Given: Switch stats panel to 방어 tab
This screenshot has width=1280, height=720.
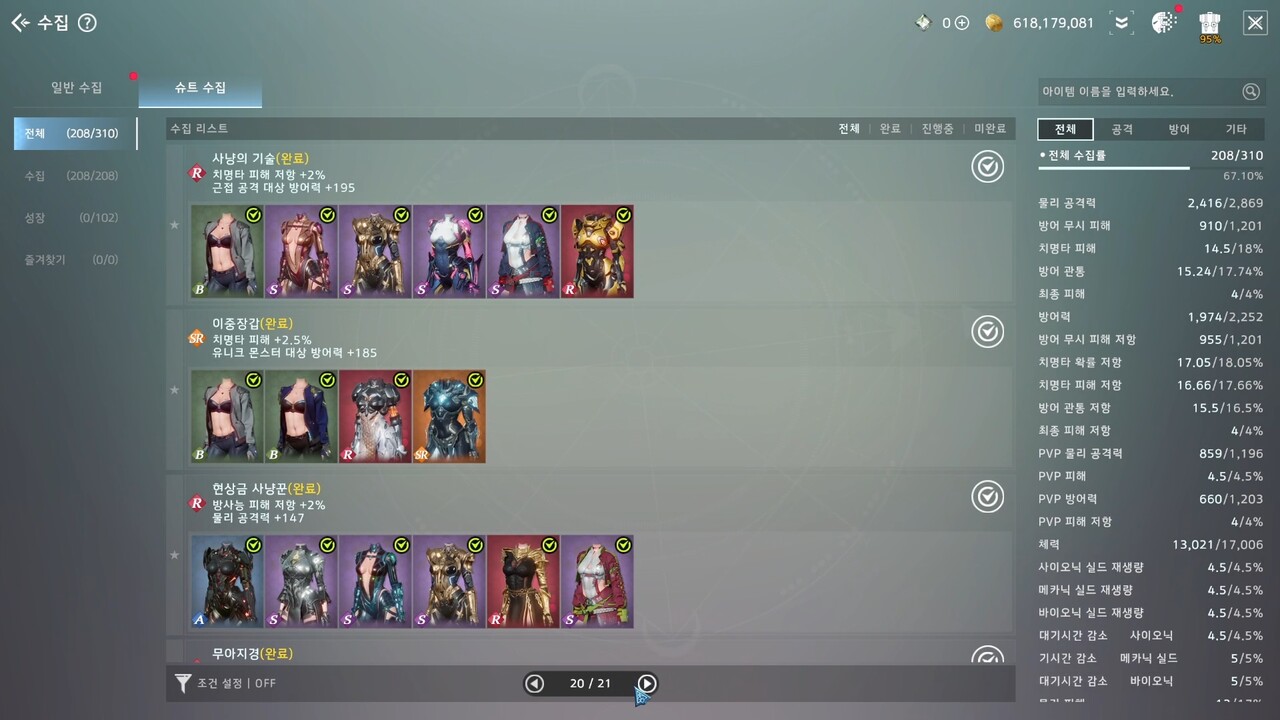Looking at the screenshot, I should [x=1179, y=130].
